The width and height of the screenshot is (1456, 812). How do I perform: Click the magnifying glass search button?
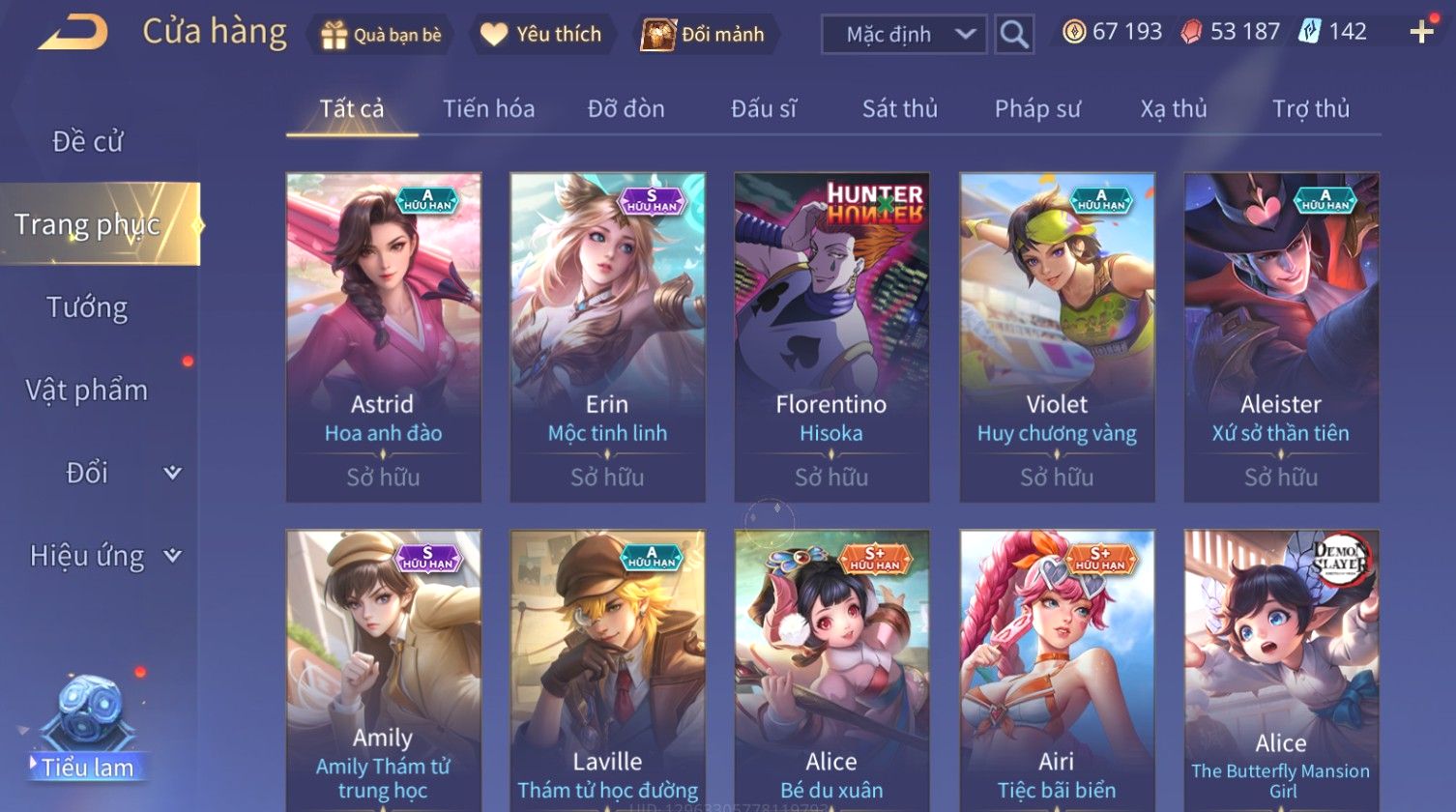pyautogui.click(x=1014, y=35)
